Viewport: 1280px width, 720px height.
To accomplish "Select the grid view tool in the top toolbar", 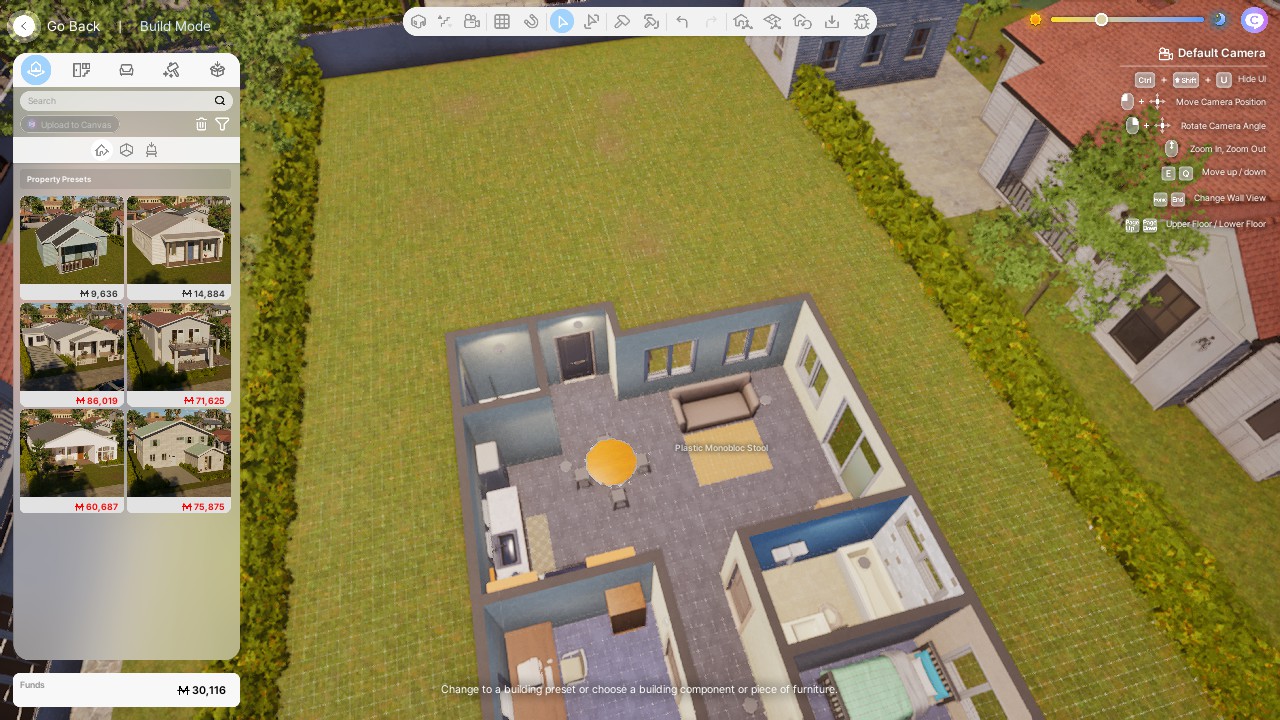I will [502, 20].
